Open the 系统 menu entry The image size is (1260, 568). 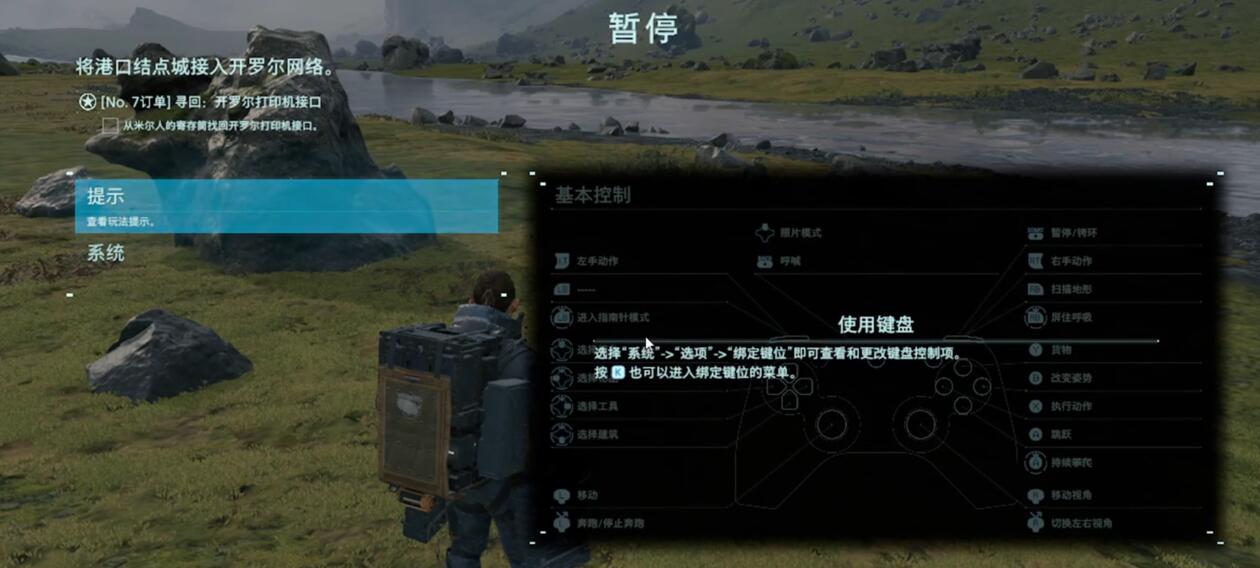pos(106,254)
